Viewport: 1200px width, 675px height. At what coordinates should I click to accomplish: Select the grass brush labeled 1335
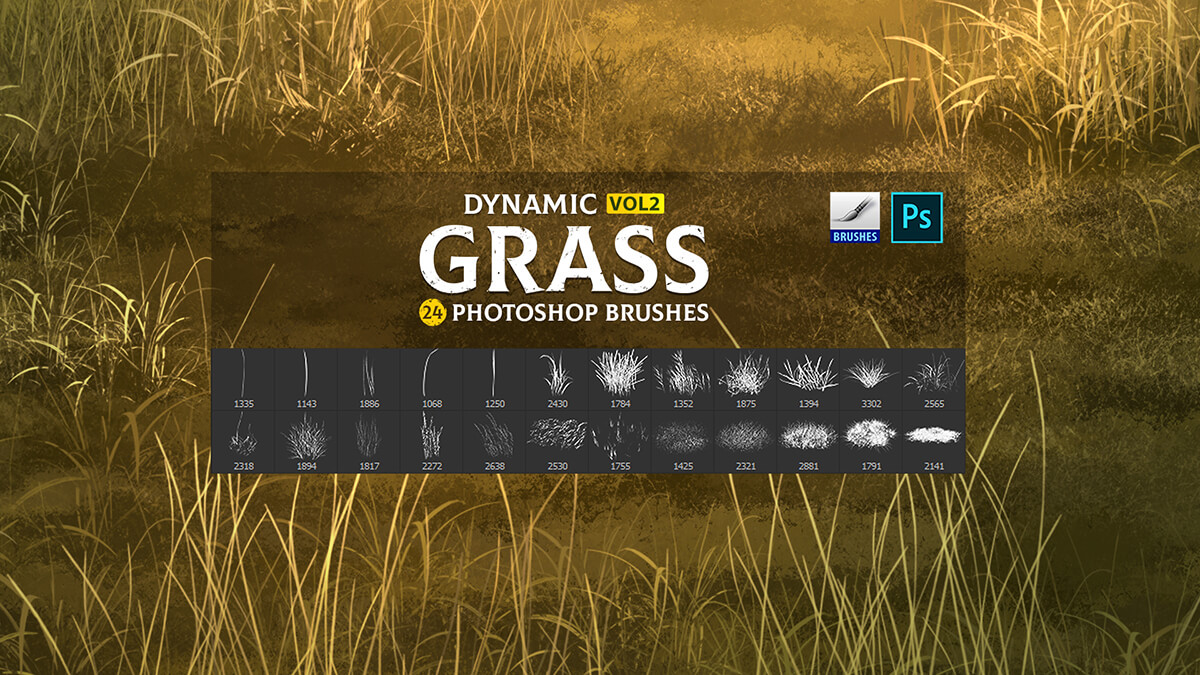[x=243, y=378]
